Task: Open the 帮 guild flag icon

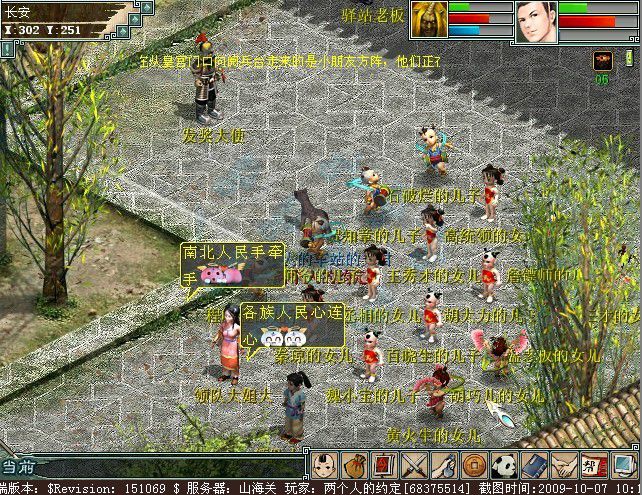Action: click(x=594, y=465)
